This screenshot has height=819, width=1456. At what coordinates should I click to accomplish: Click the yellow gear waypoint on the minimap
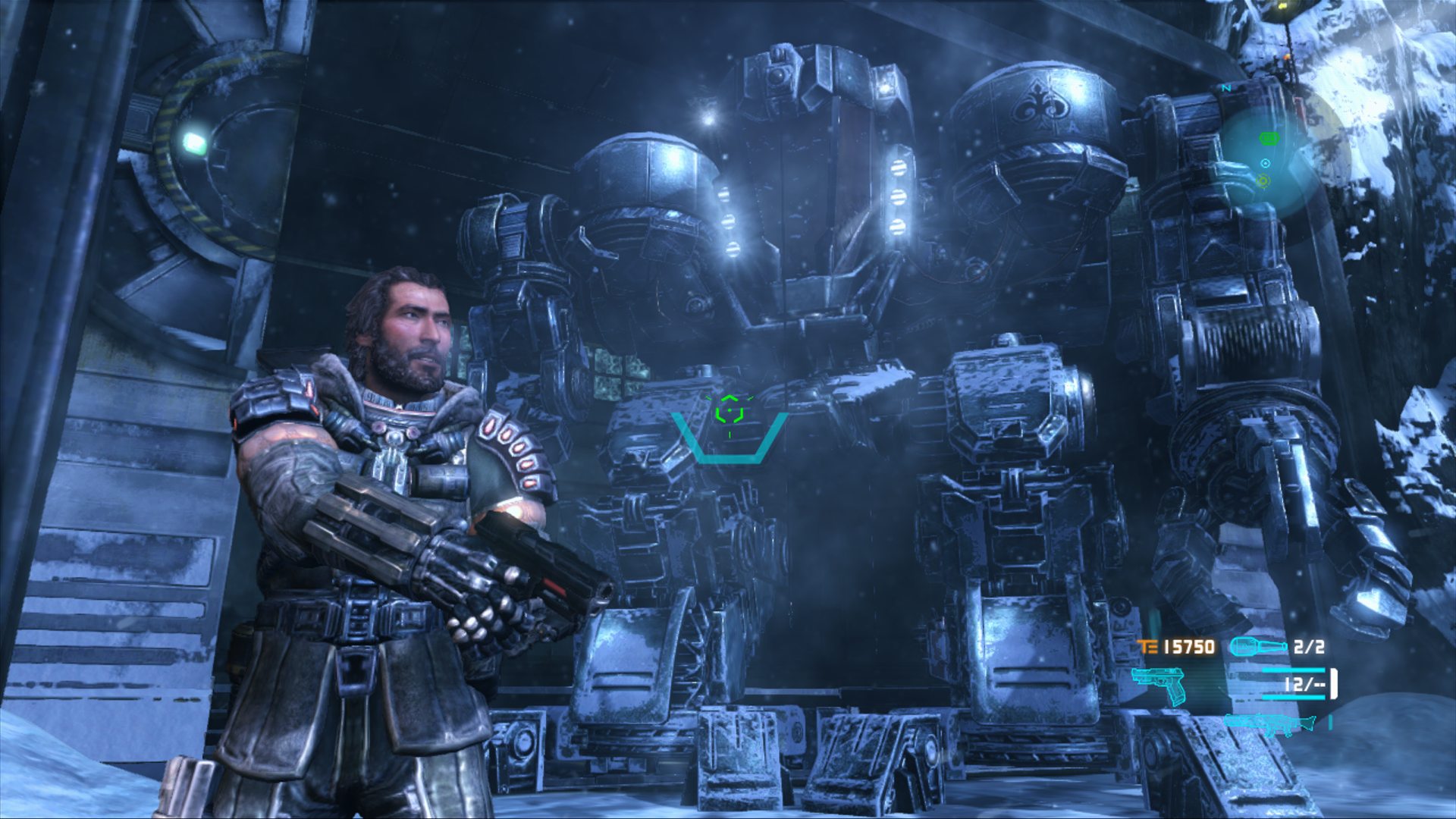(x=1263, y=180)
